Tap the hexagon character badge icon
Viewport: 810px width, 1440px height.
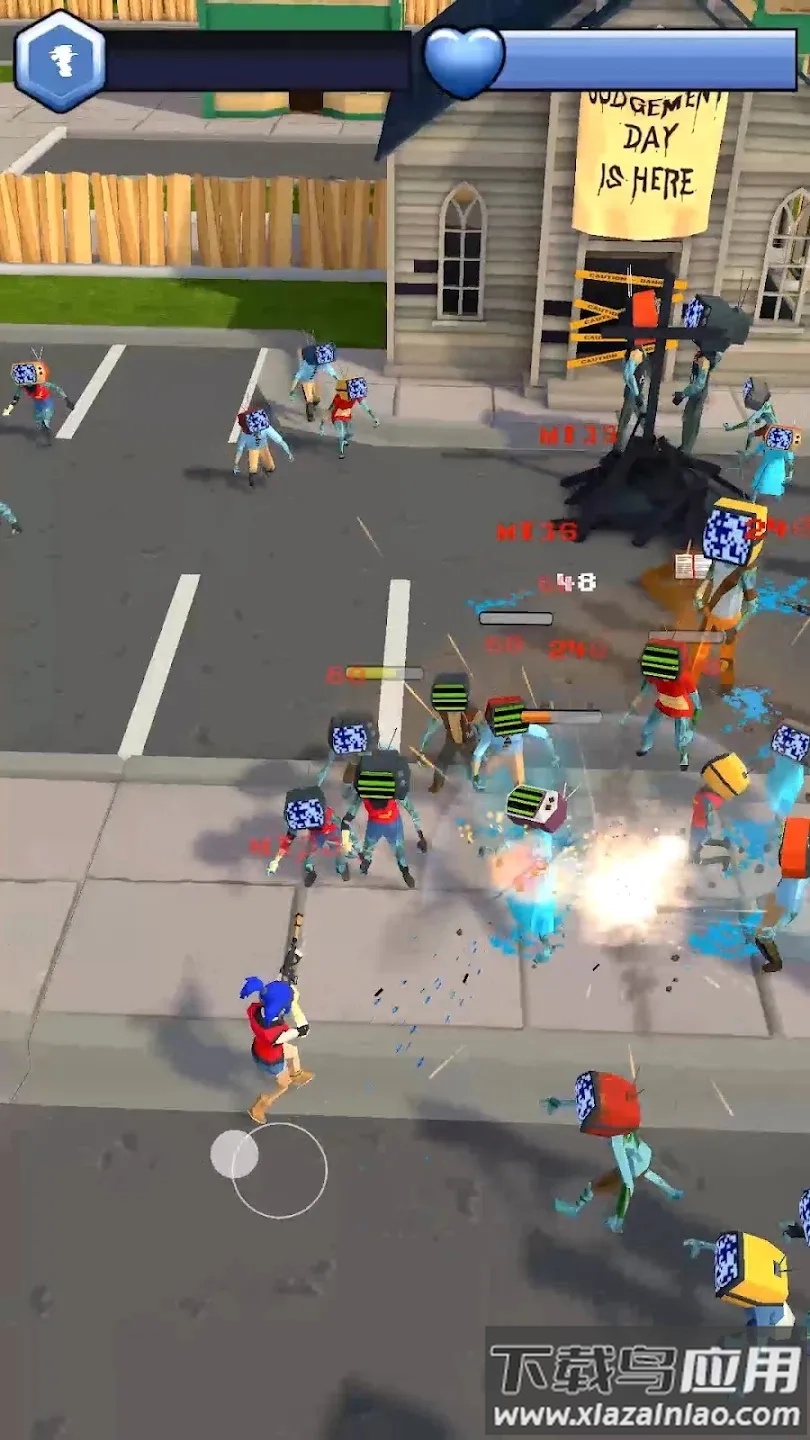(60, 60)
